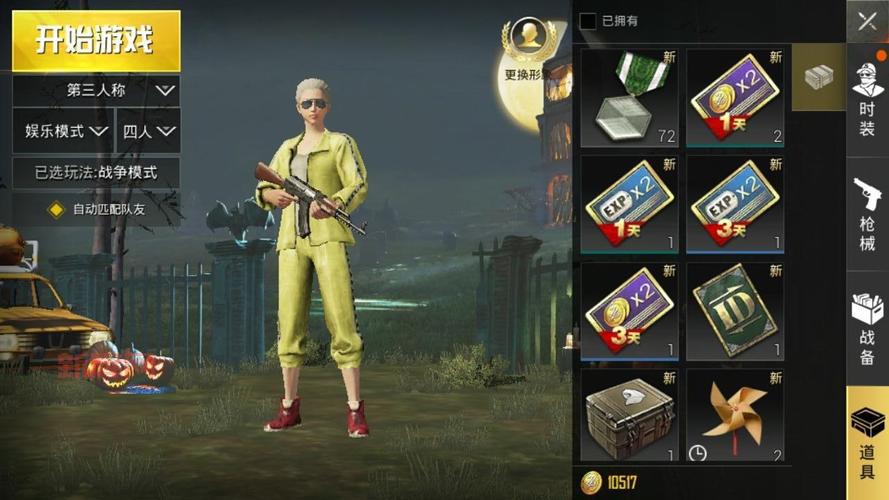The width and height of the screenshot is (889, 500).
Task: Open the 四人 squad size dropdown
Action: tap(149, 131)
